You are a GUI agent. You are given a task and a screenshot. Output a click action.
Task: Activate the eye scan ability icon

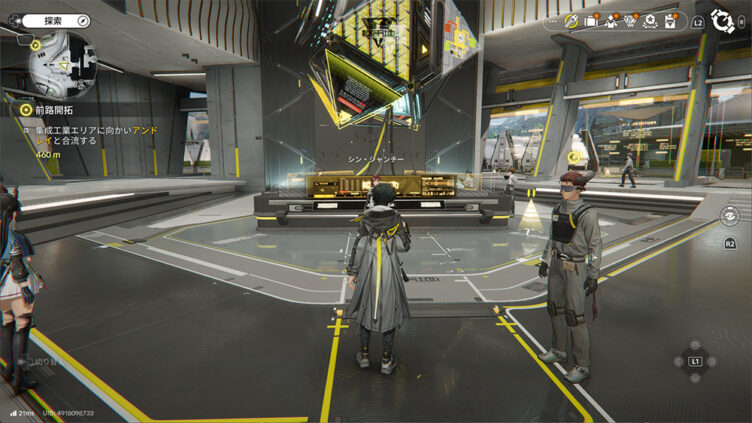point(729,215)
